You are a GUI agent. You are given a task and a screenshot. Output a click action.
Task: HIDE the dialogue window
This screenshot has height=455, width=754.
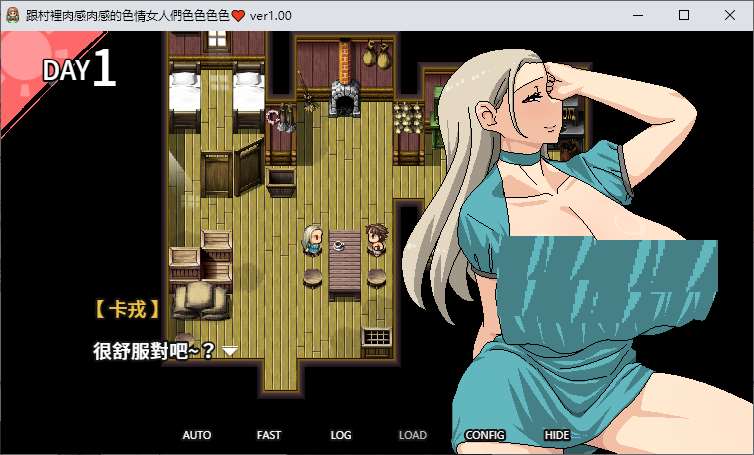(x=557, y=435)
